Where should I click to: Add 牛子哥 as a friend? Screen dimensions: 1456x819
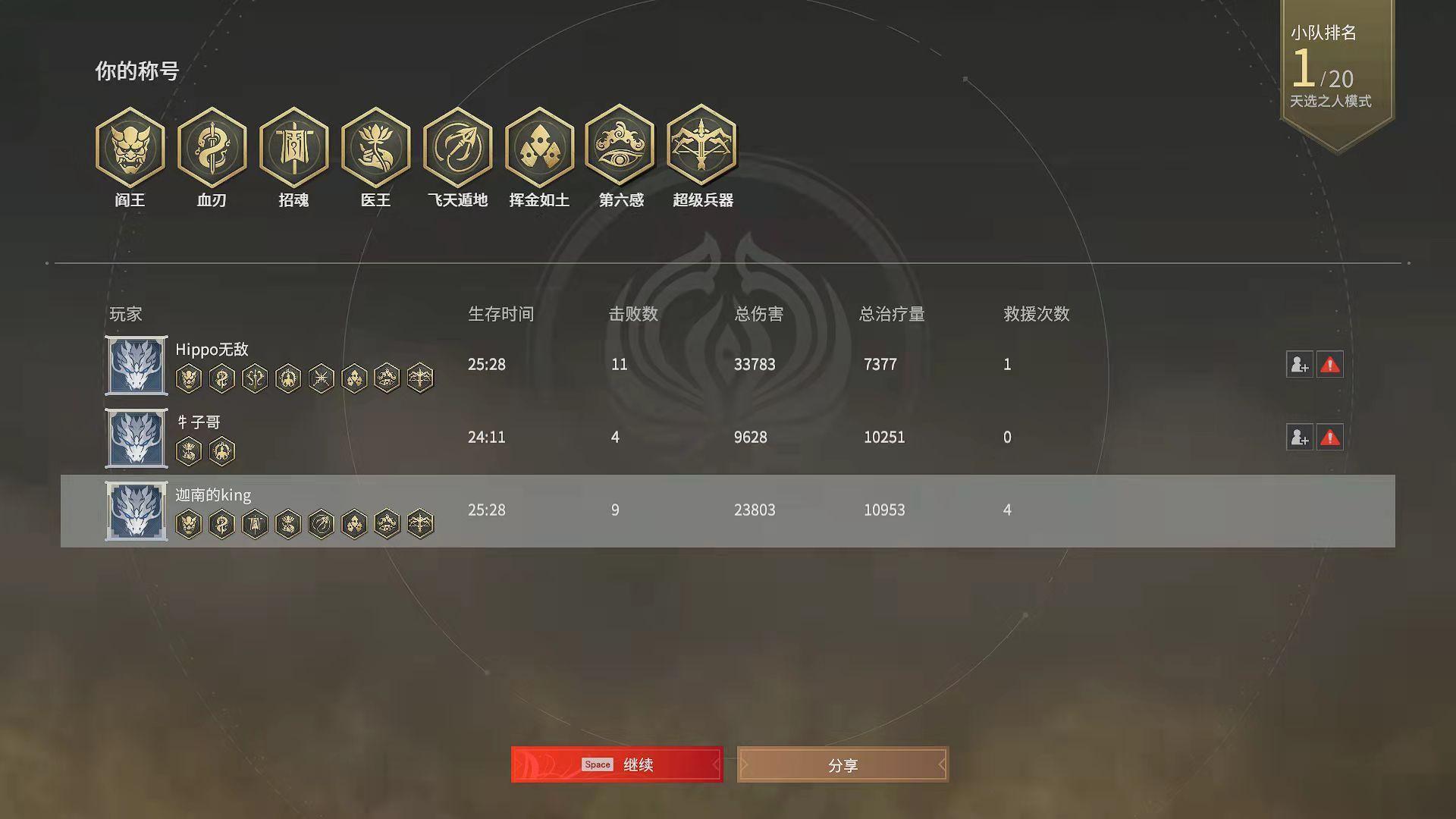click(x=1300, y=438)
